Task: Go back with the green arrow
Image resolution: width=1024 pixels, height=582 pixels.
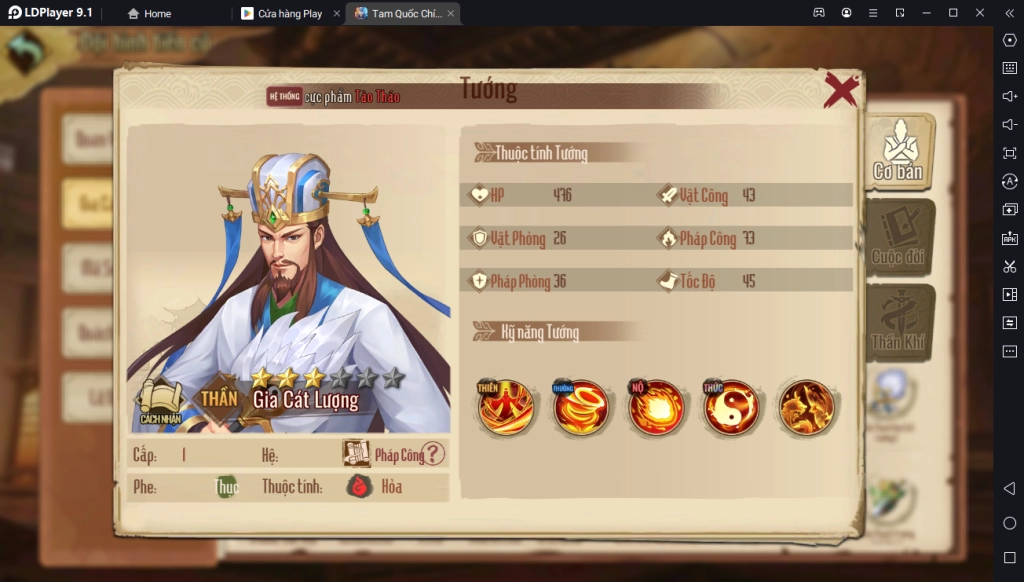Action: [x=25, y=52]
